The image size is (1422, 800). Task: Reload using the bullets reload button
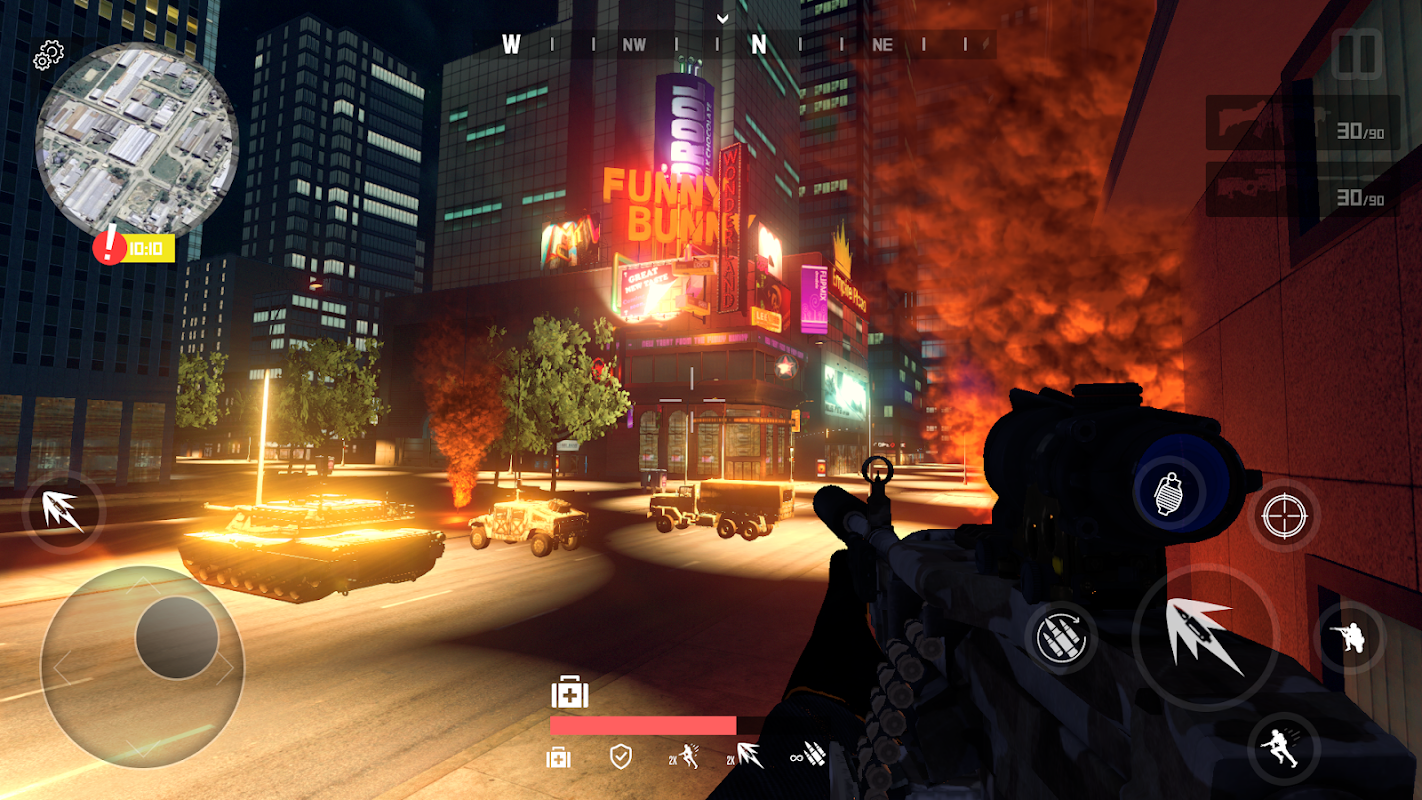[1061, 636]
